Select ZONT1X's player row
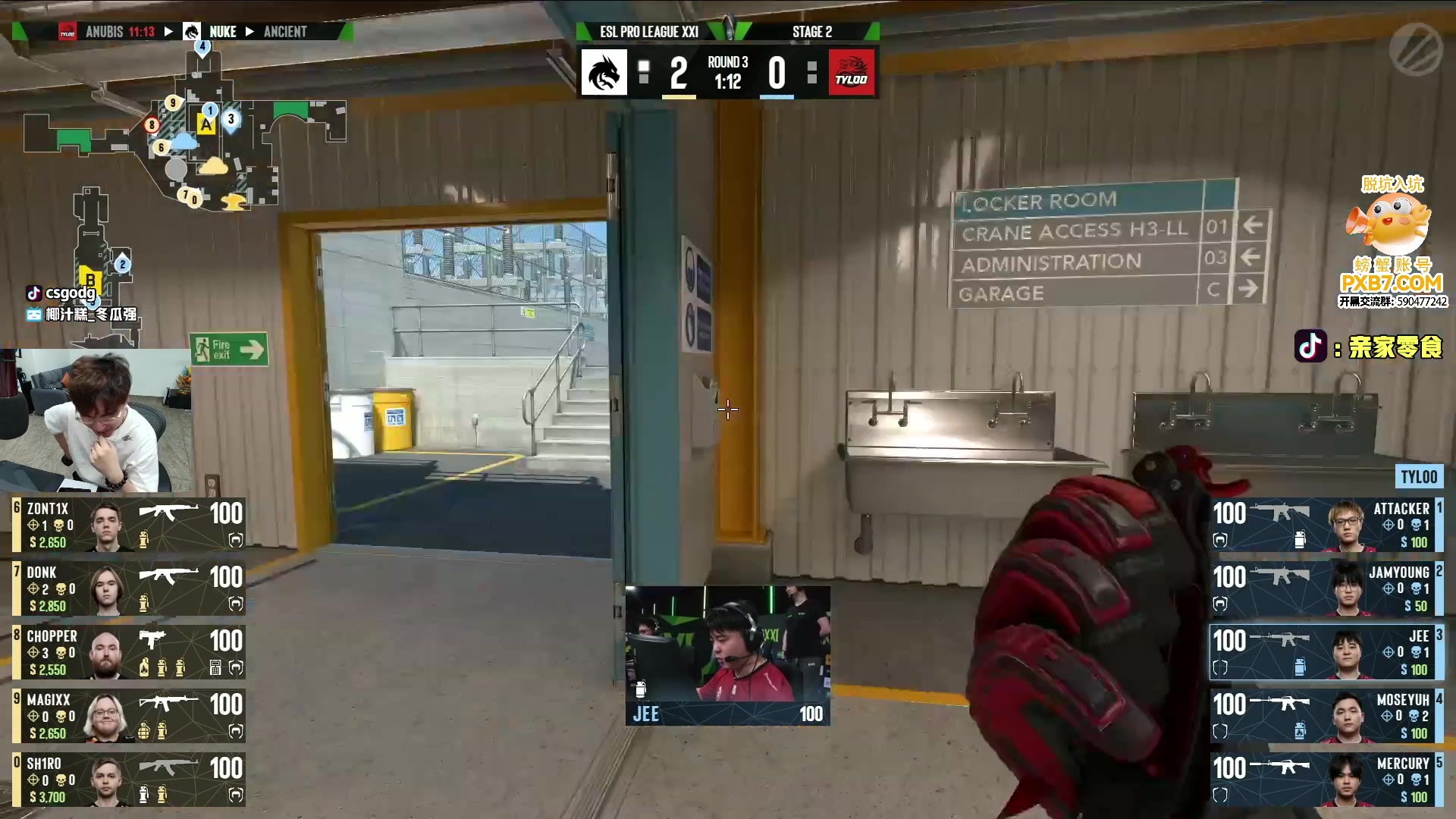The width and height of the screenshot is (1456, 819). 129,525
